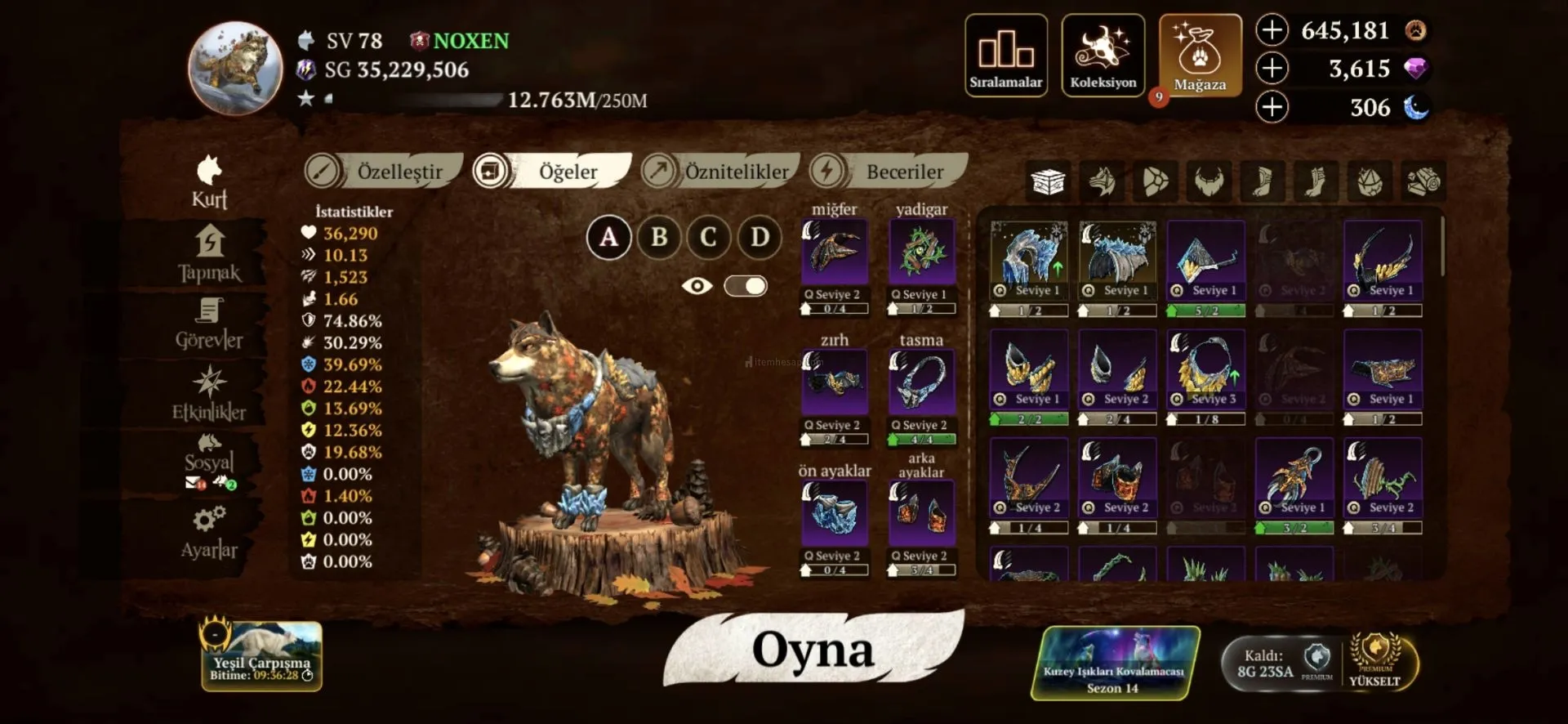Open the Beceriler skills tab
The width and height of the screenshot is (1568, 724).
click(x=889, y=172)
